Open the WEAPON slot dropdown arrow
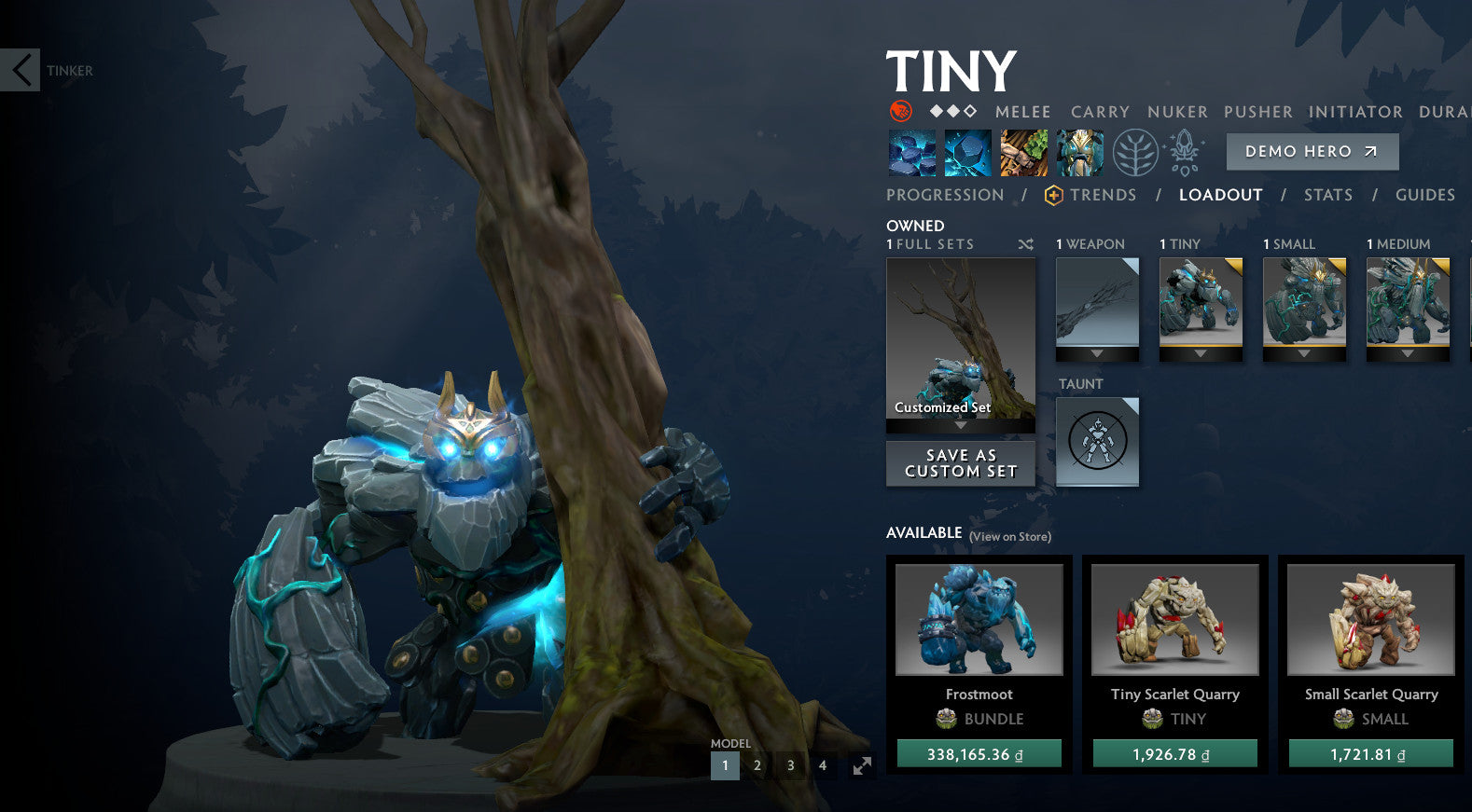This screenshot has height=812, width=1472. [x=1097, y=355]
